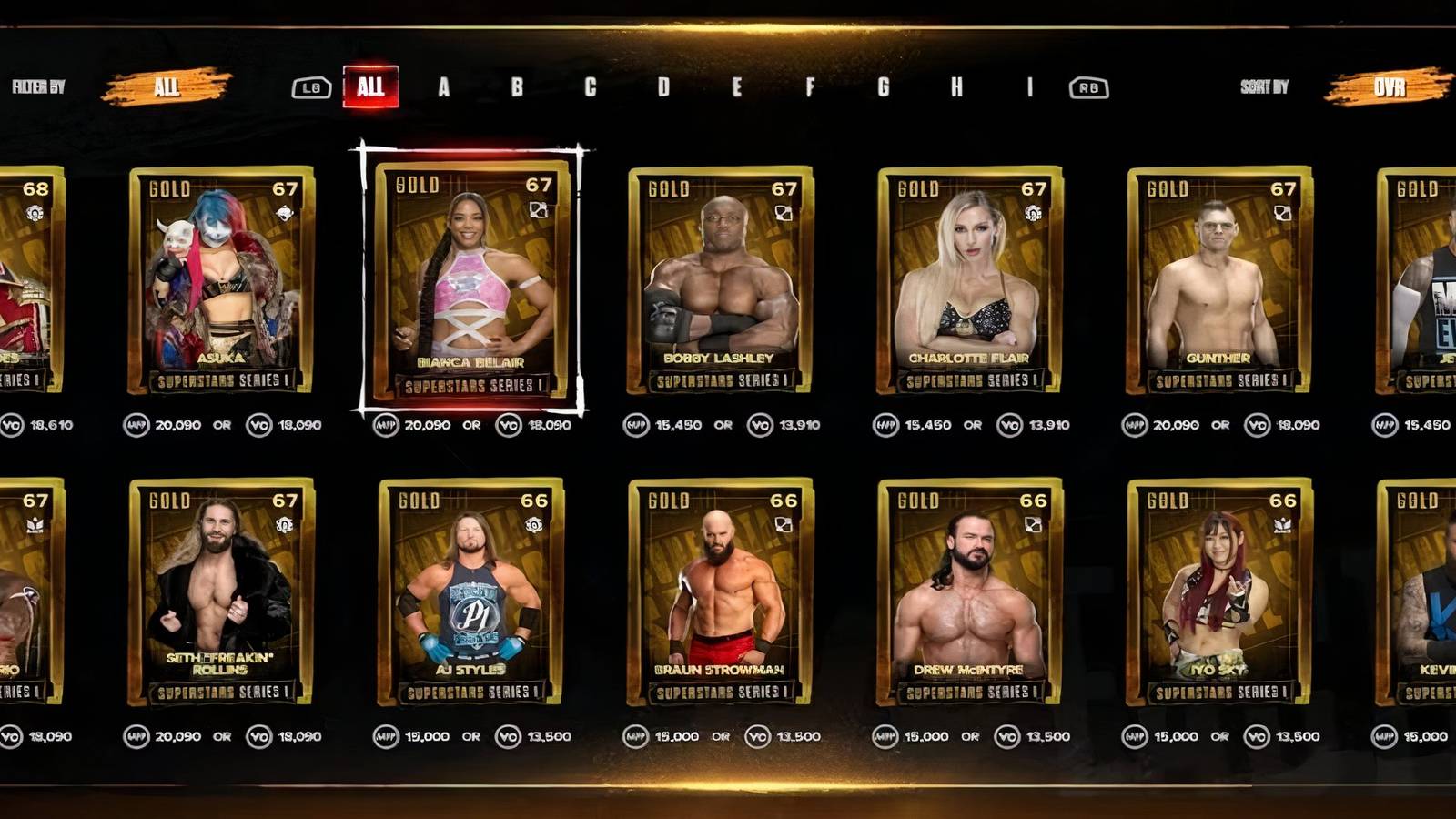Toggle the ALL letter filter on
The image size is (1456, 819).
371,88
